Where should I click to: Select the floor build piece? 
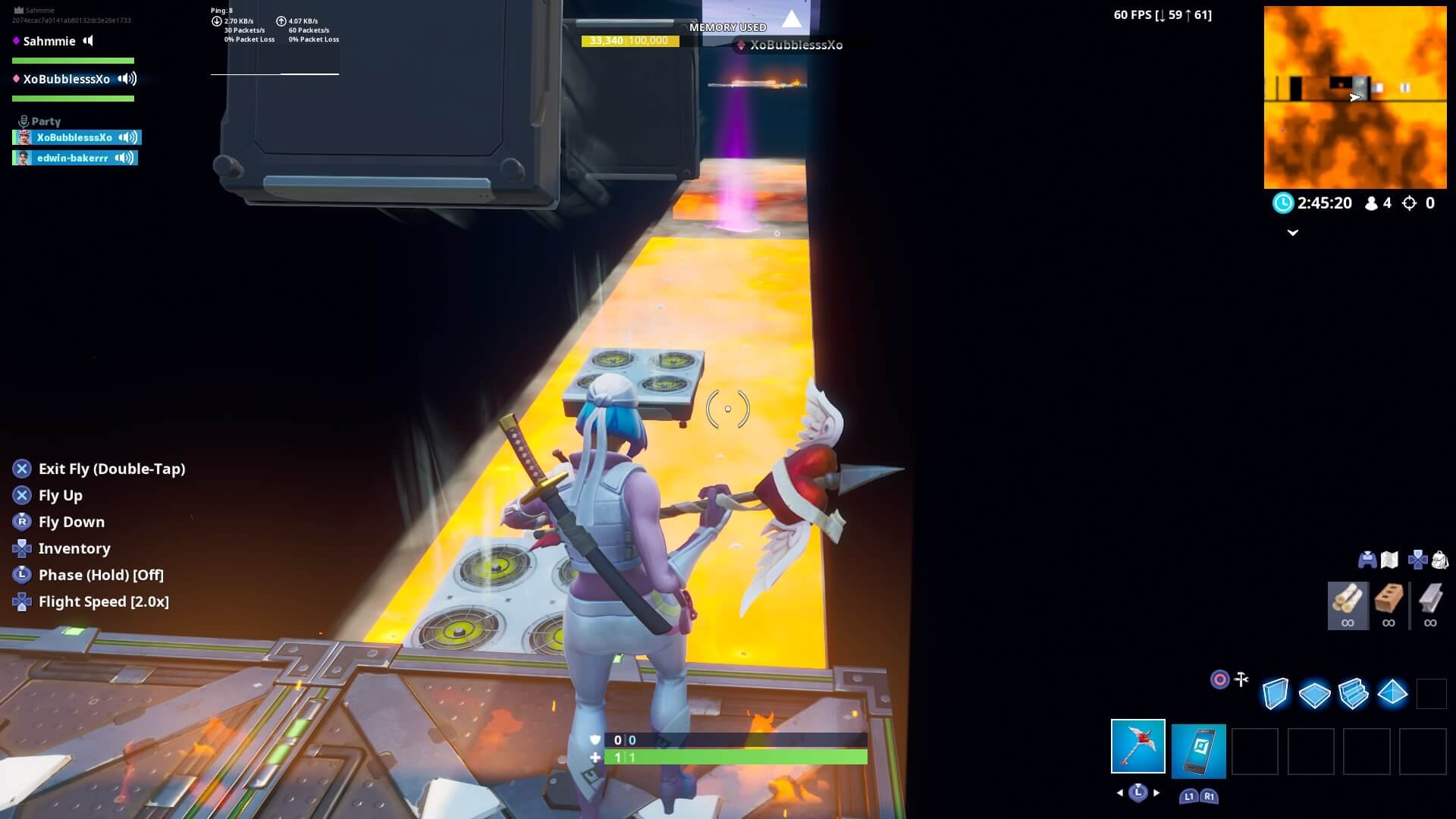coord(1315,693)
